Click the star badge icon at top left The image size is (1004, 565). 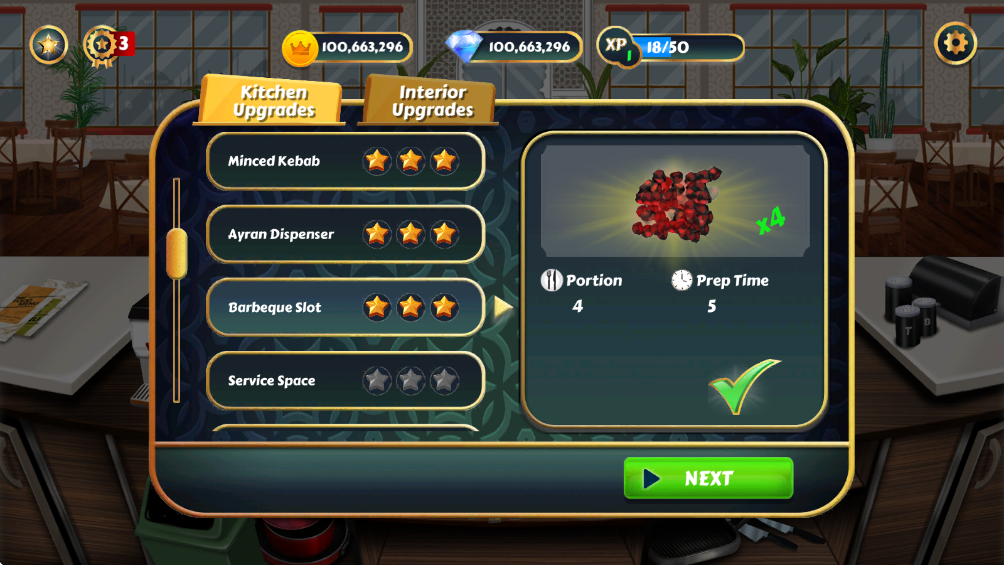tap(48, 44)
